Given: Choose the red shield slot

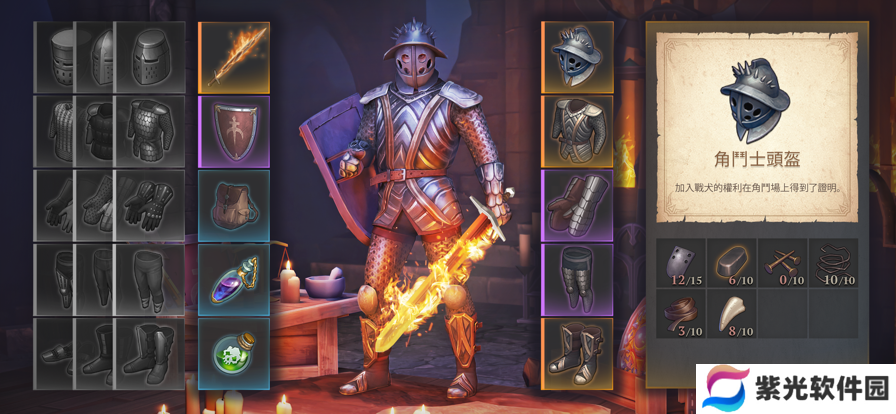Looking at the screenshot, I should [234, 130].
